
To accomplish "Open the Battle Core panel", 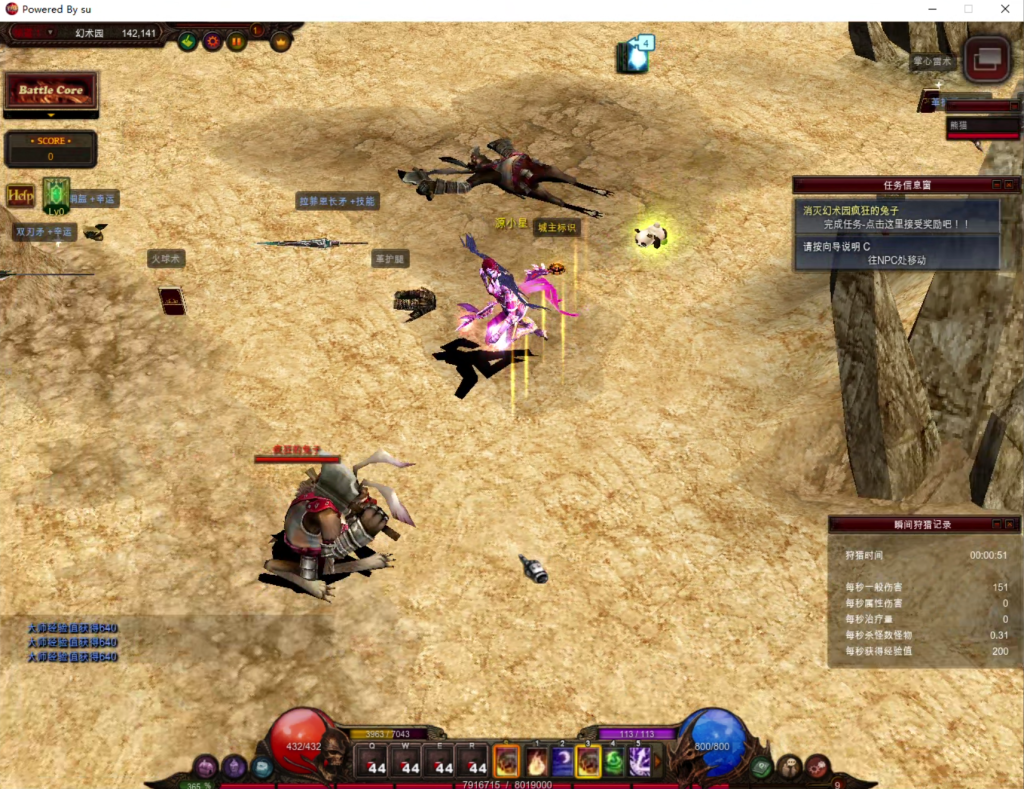I will 51,91.
